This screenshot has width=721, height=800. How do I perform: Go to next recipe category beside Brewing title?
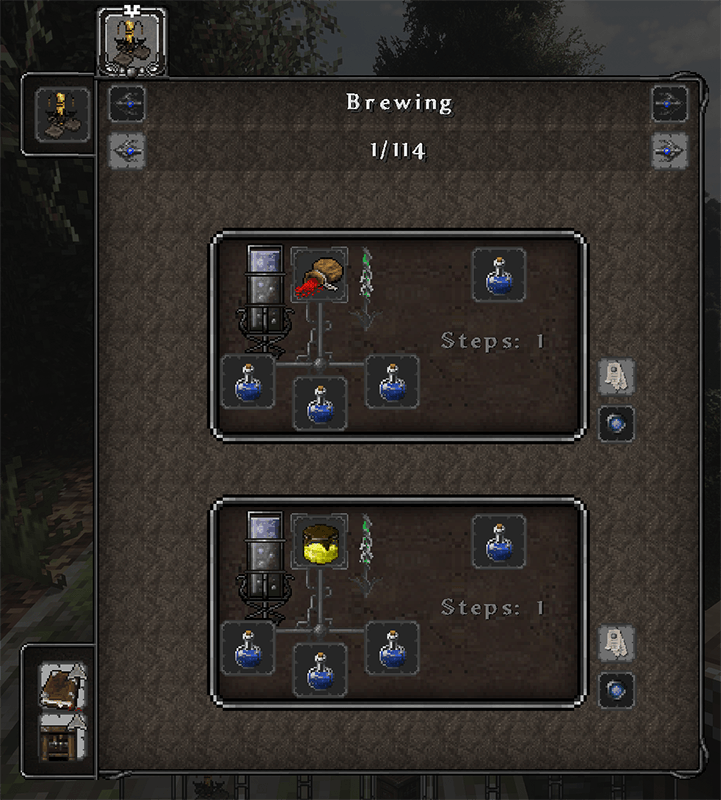click(x=669, y=103)
